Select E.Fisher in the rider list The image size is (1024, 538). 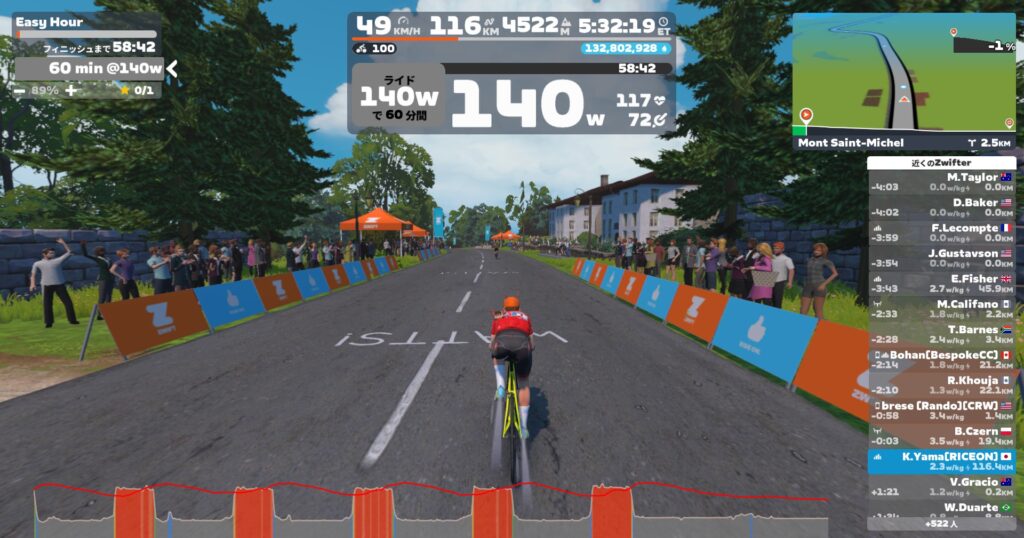(x=941, y=283)
